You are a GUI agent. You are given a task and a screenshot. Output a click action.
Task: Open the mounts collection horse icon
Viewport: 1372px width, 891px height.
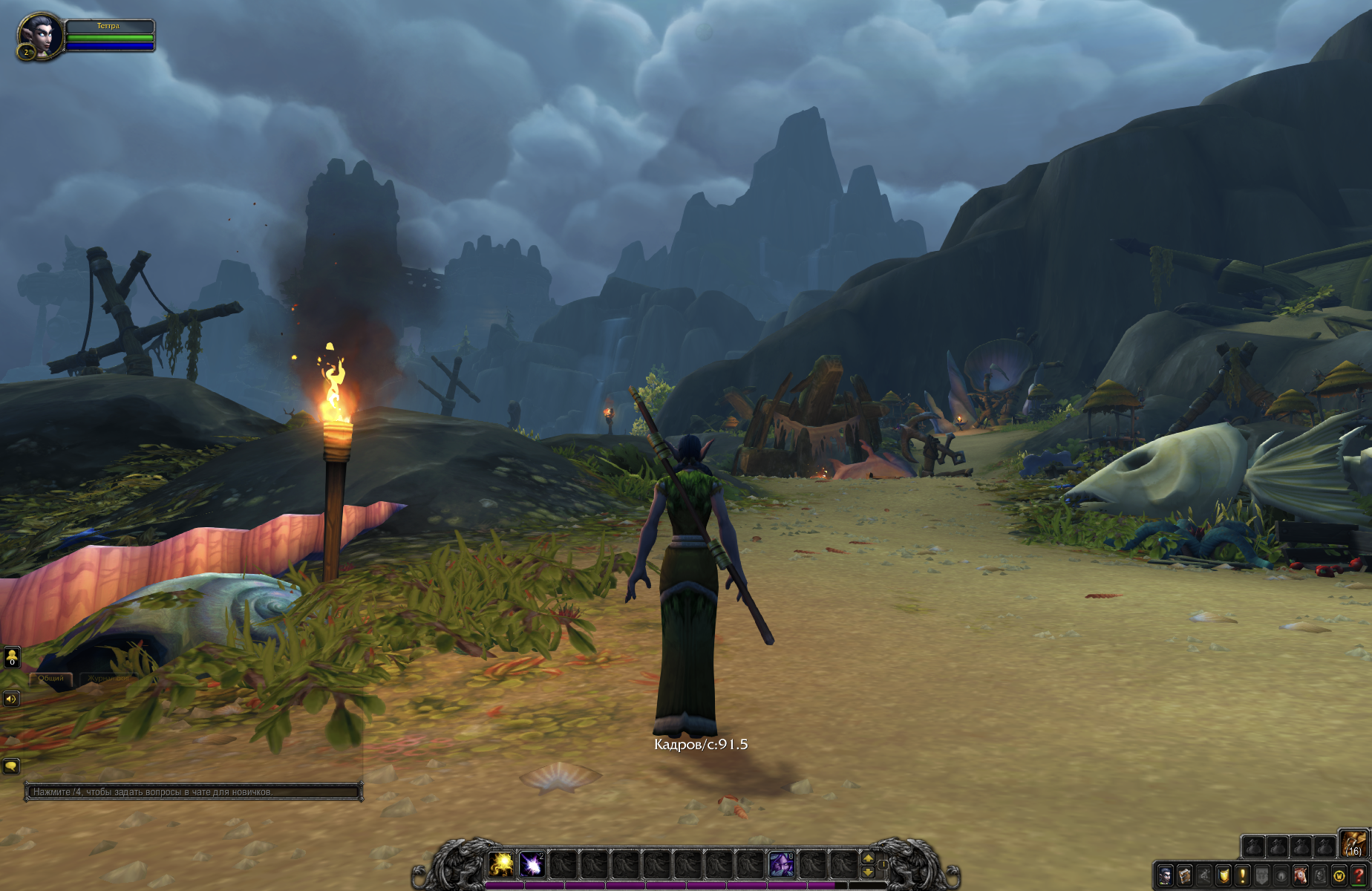pyautogui.click(x=1301, y=875)
